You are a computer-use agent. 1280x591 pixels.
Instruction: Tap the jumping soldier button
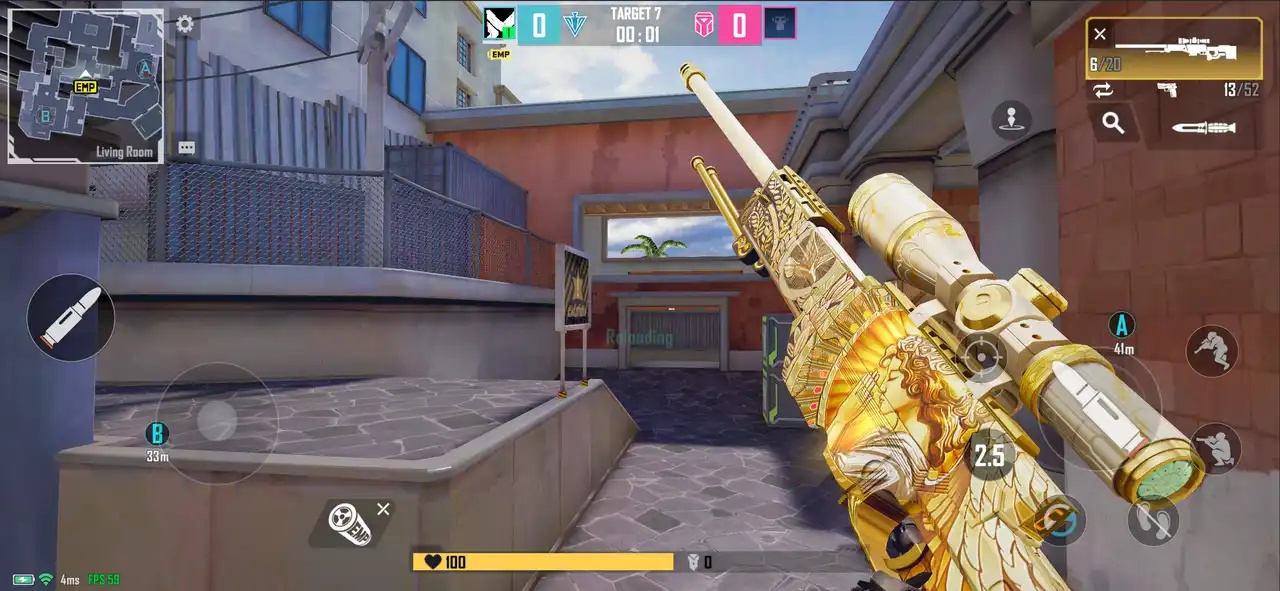(x=1212, y=351)
